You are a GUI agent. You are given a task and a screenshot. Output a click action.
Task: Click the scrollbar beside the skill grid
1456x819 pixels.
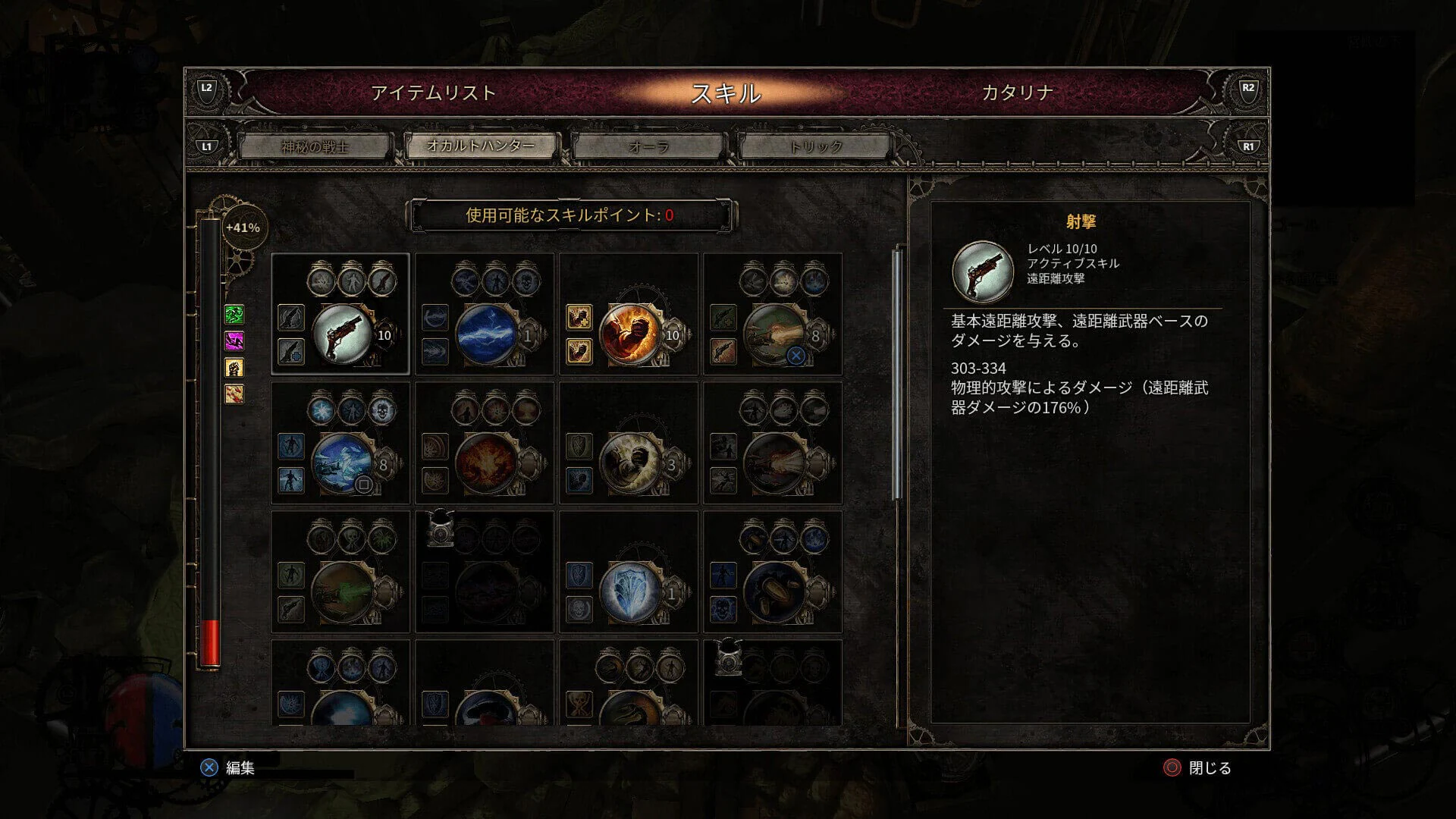click(899, 364)
